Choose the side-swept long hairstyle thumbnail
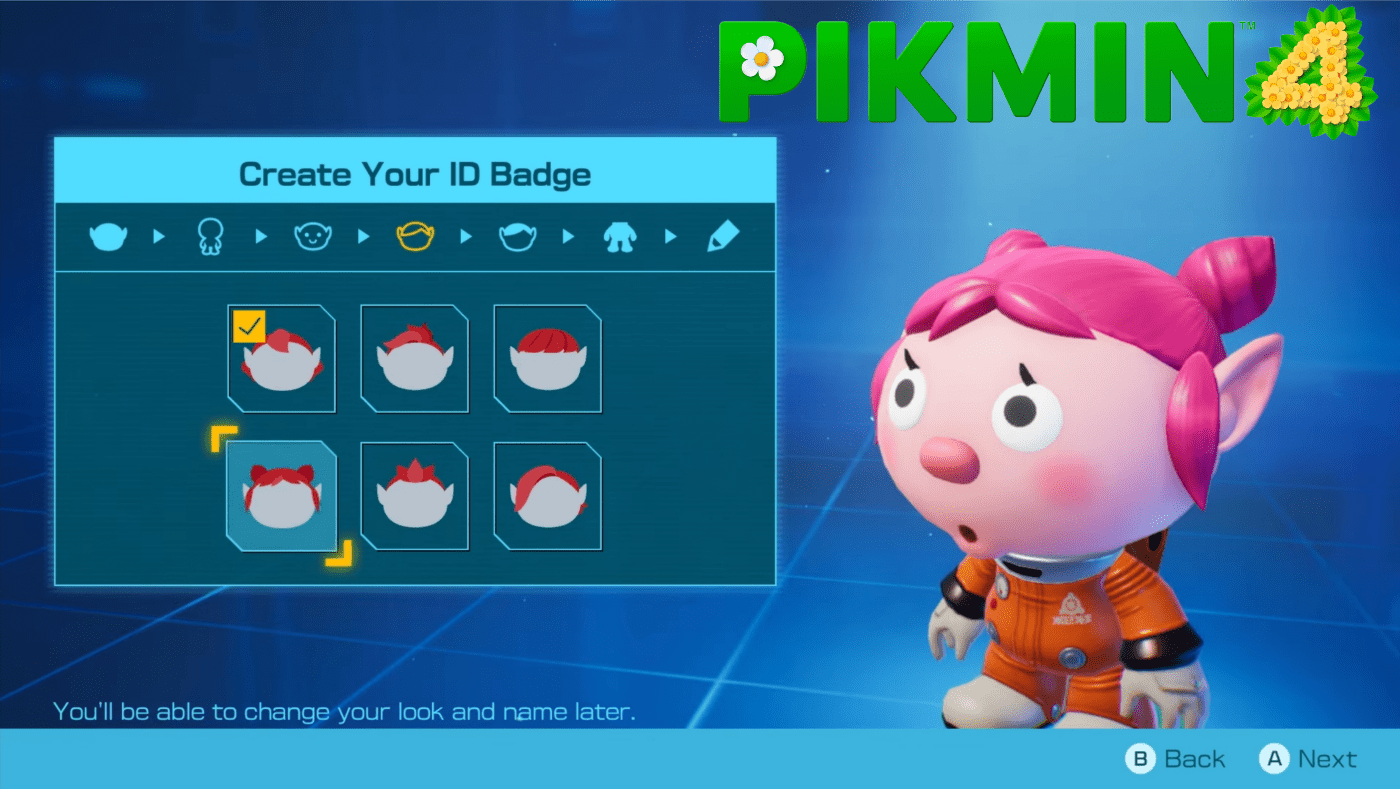 pyautogui.click(x=547, y=497)
